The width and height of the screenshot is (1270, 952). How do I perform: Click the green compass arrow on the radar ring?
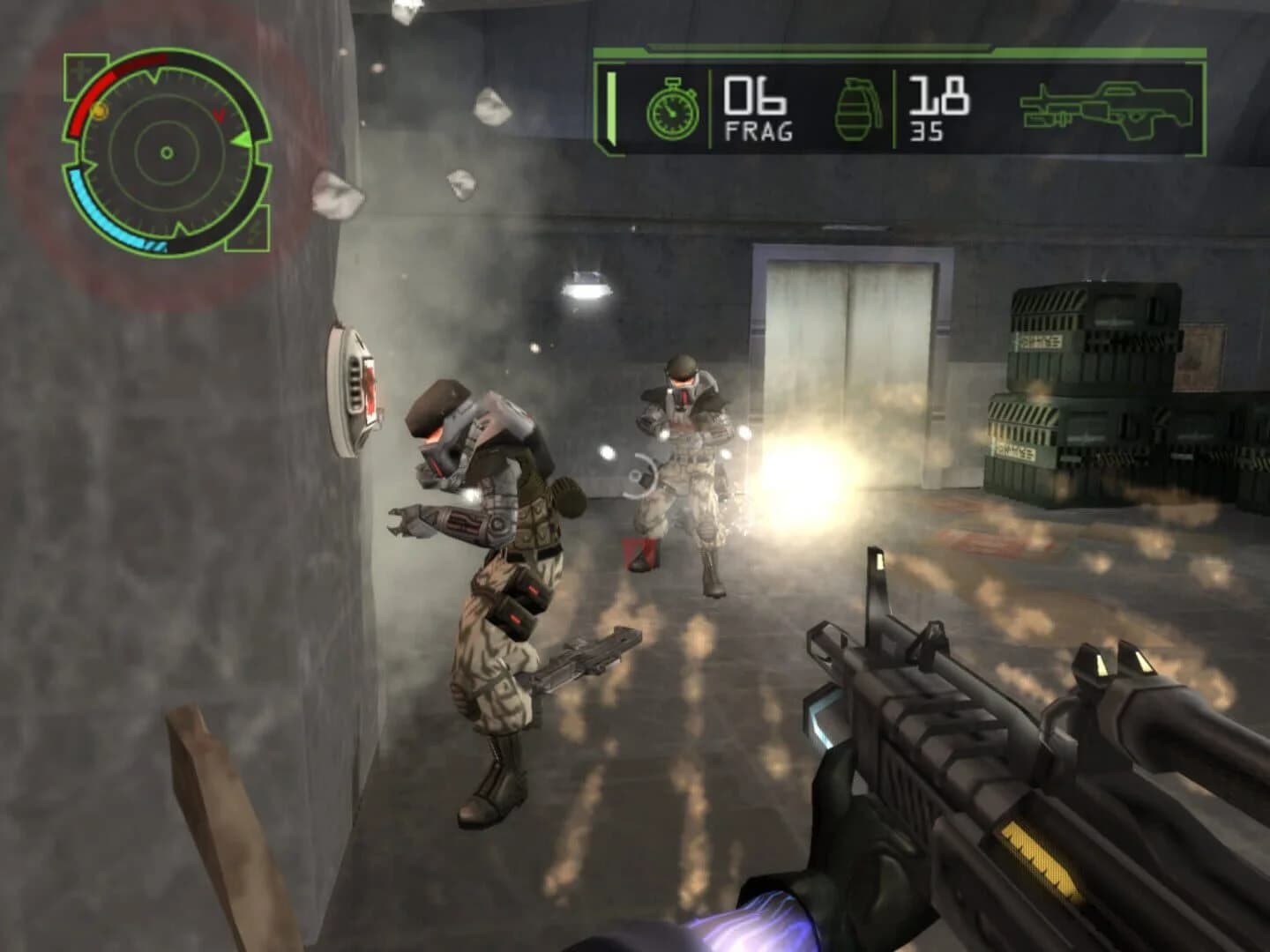pyautogui.click(x=241, y=138)
